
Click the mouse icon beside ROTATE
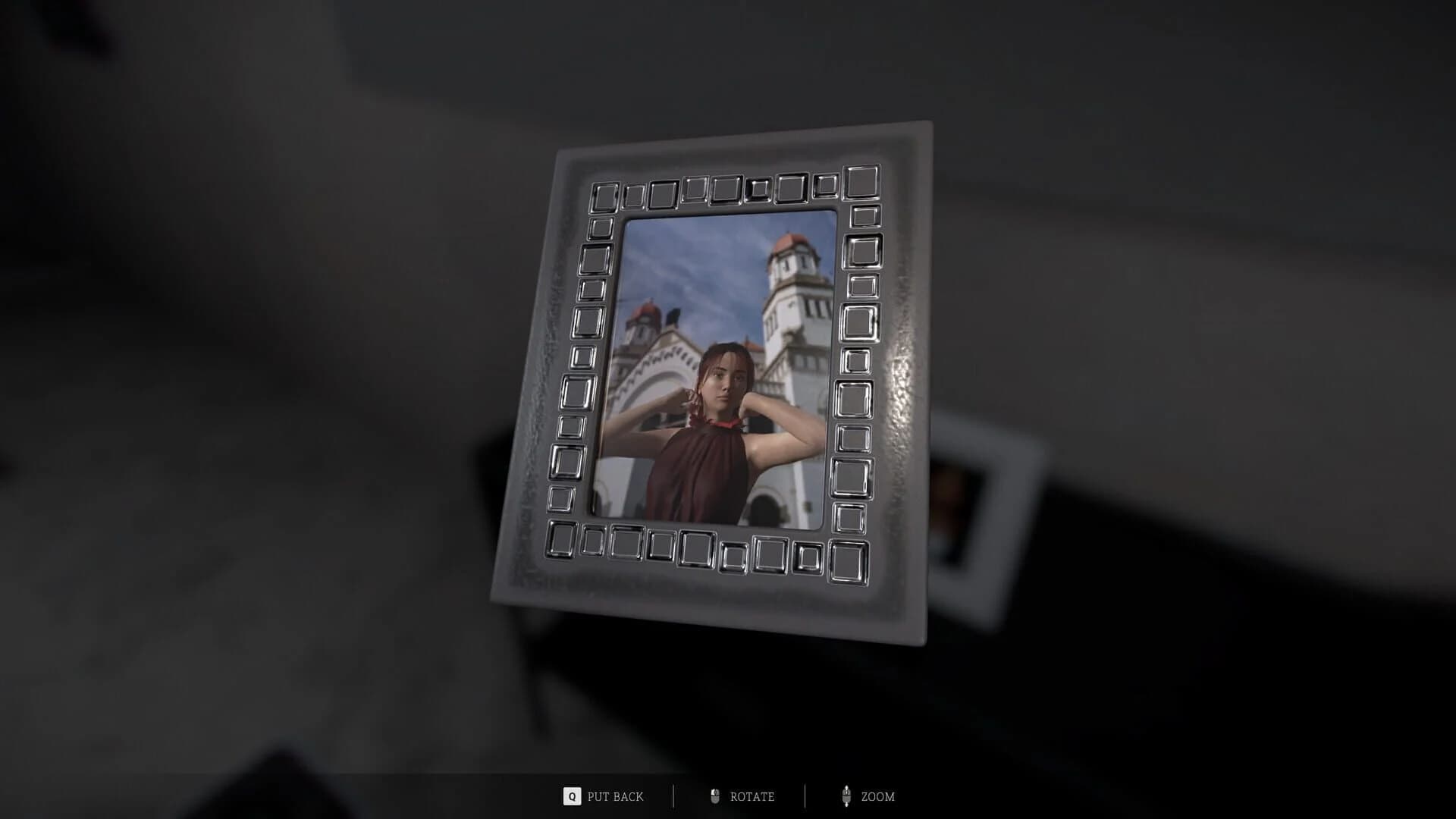click(x=714, y=796)
